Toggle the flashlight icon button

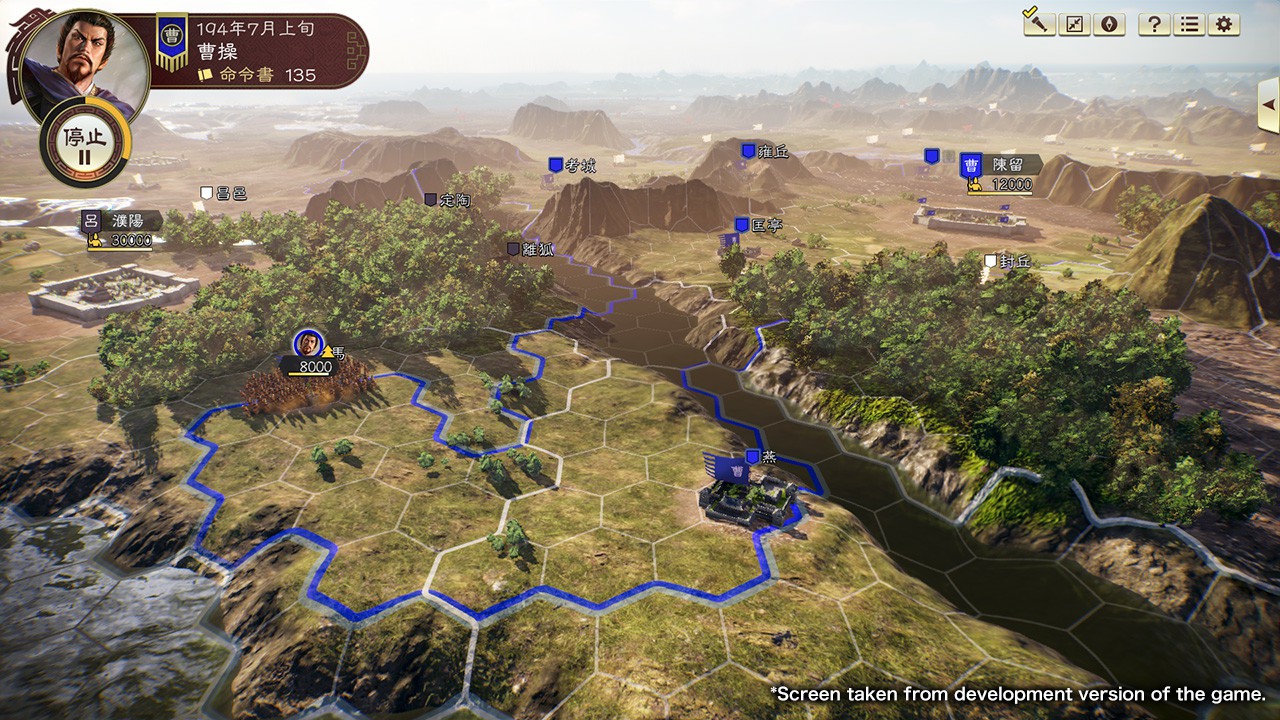pos(1039,24)
